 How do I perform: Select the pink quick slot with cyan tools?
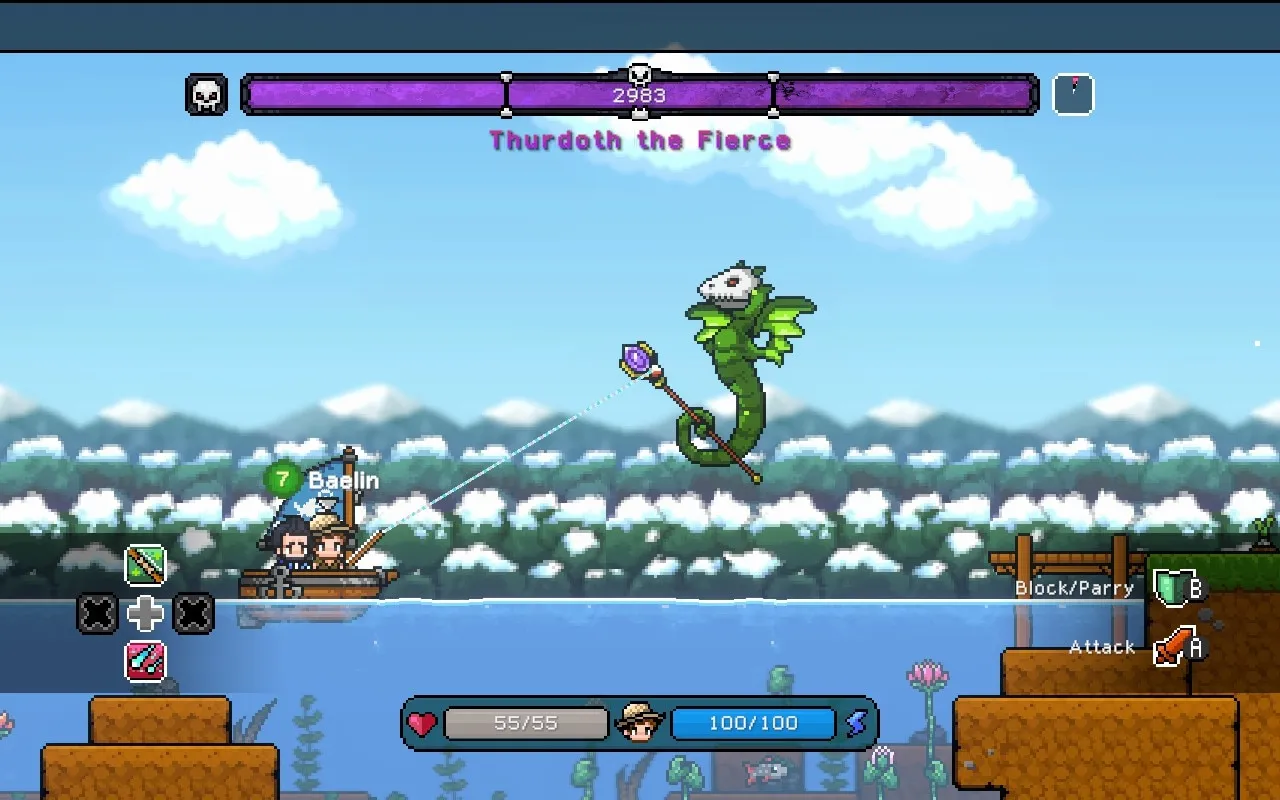[145, 662]
